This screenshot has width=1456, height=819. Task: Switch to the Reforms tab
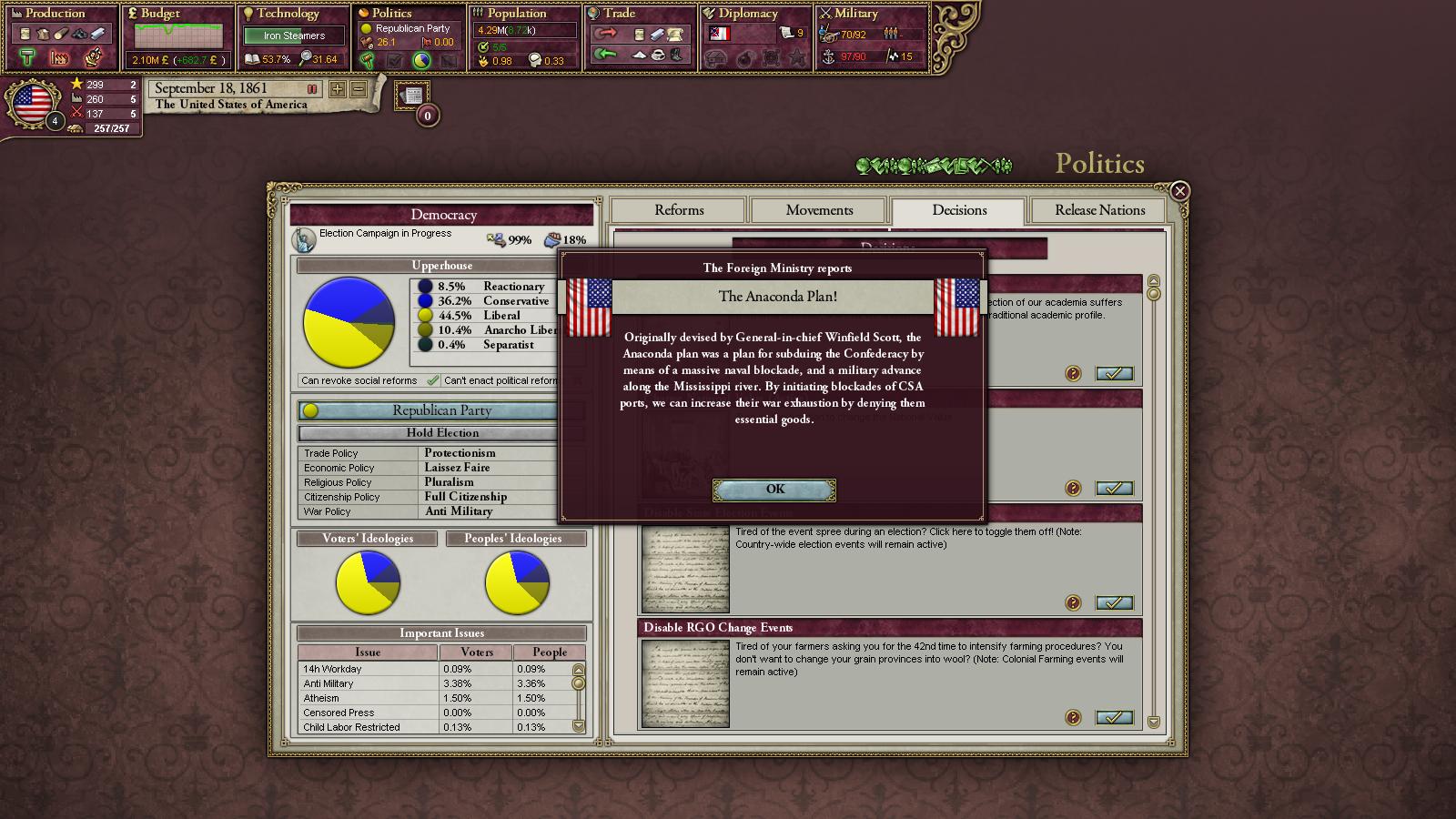tap(679, 210)
